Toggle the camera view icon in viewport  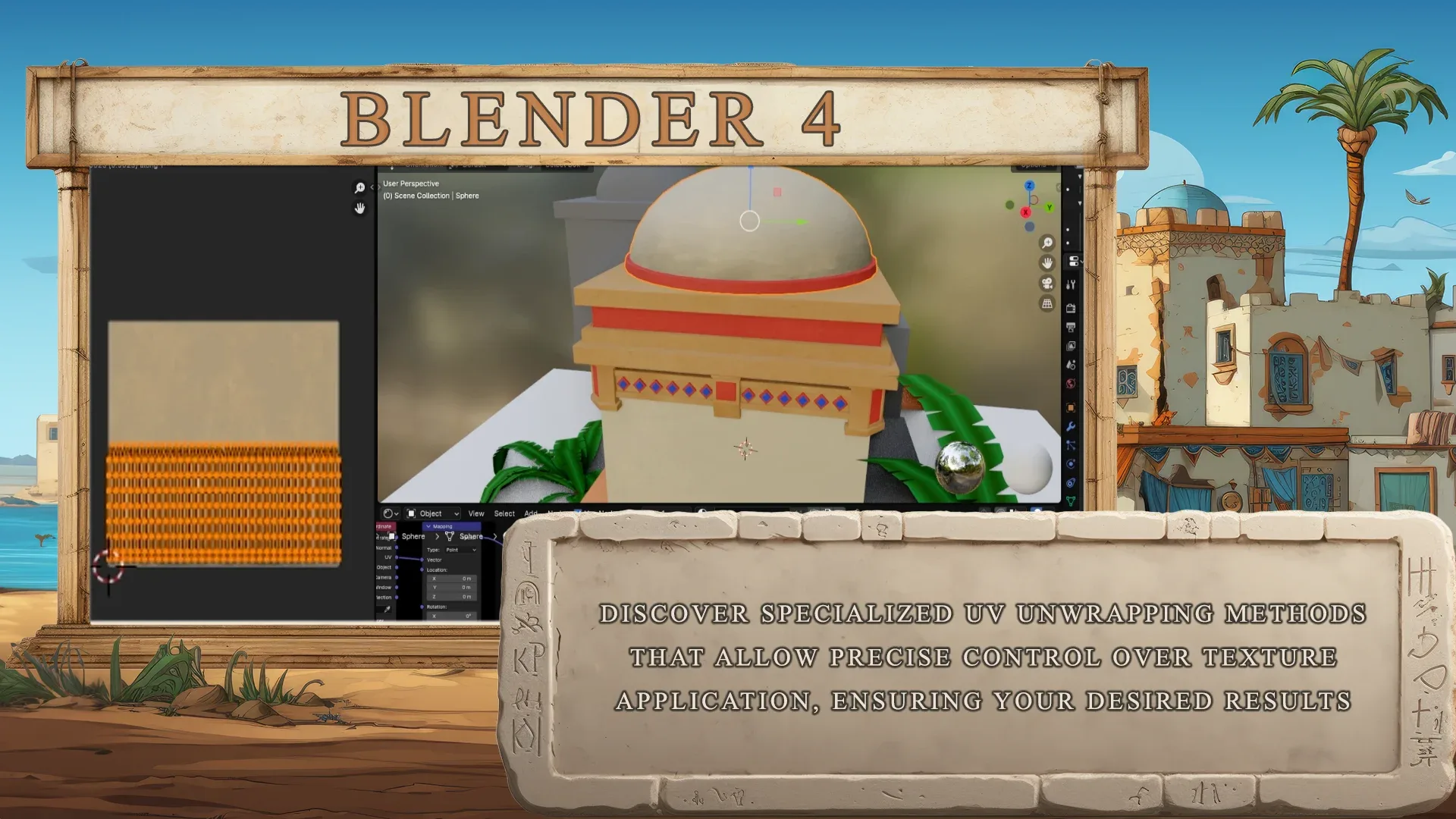(x=1047, y=284)
